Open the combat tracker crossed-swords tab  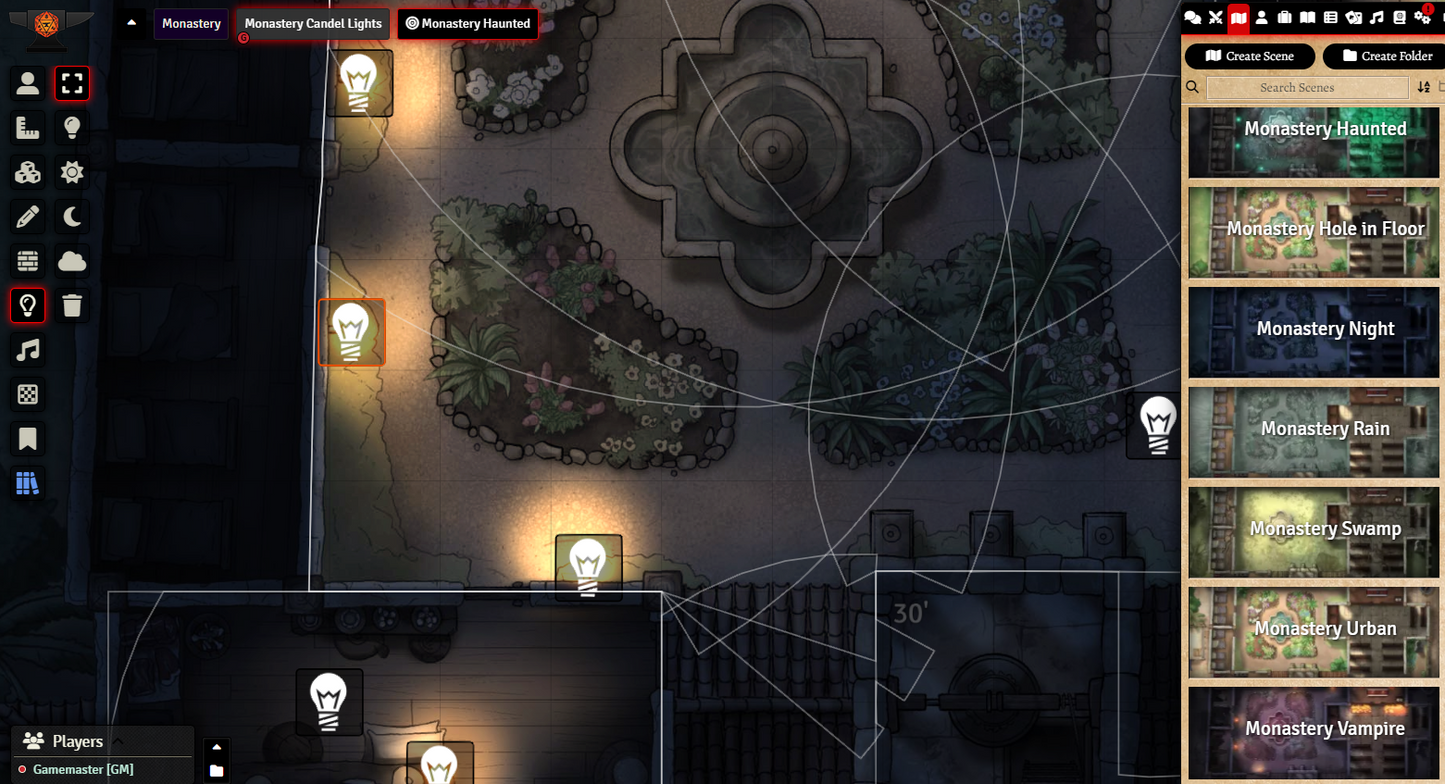pos(1216,17)
